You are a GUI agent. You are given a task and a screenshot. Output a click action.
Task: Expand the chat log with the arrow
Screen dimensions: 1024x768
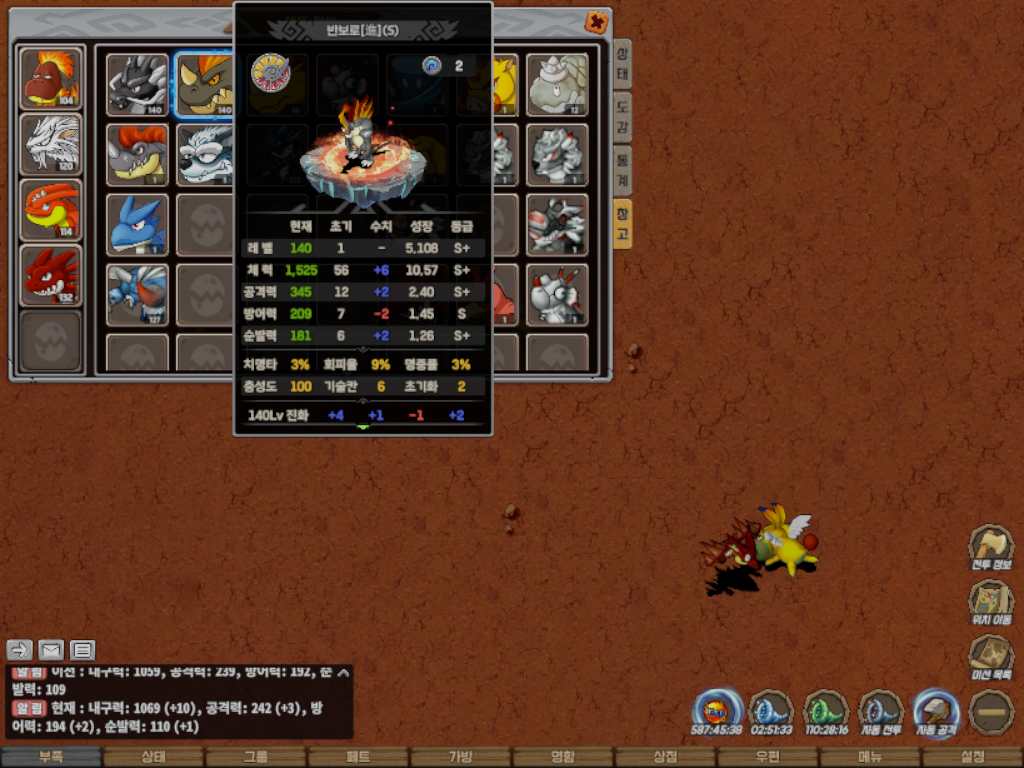(343, 673)
